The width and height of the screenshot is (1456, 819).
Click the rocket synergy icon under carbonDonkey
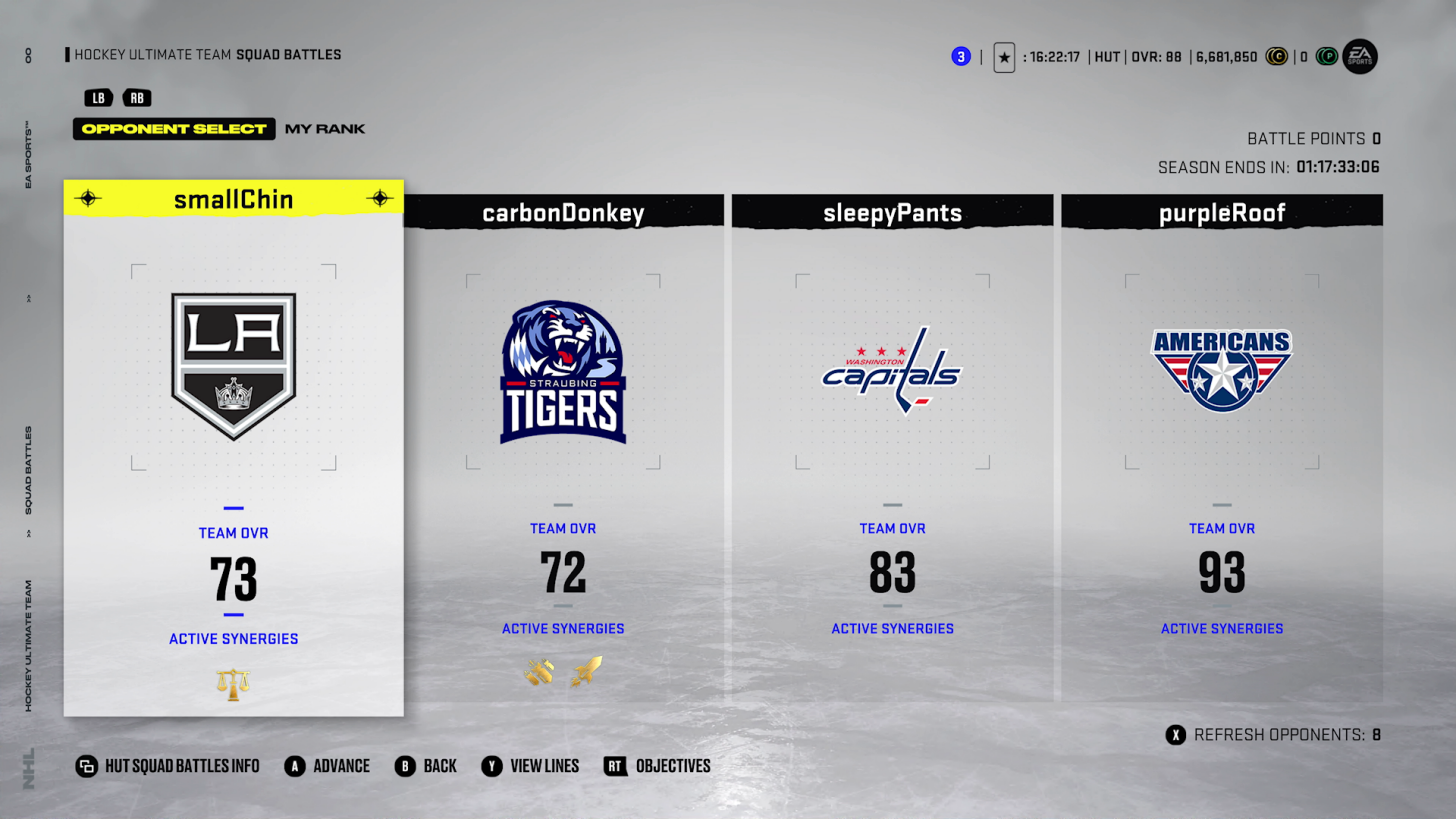(x=585, y=673)
